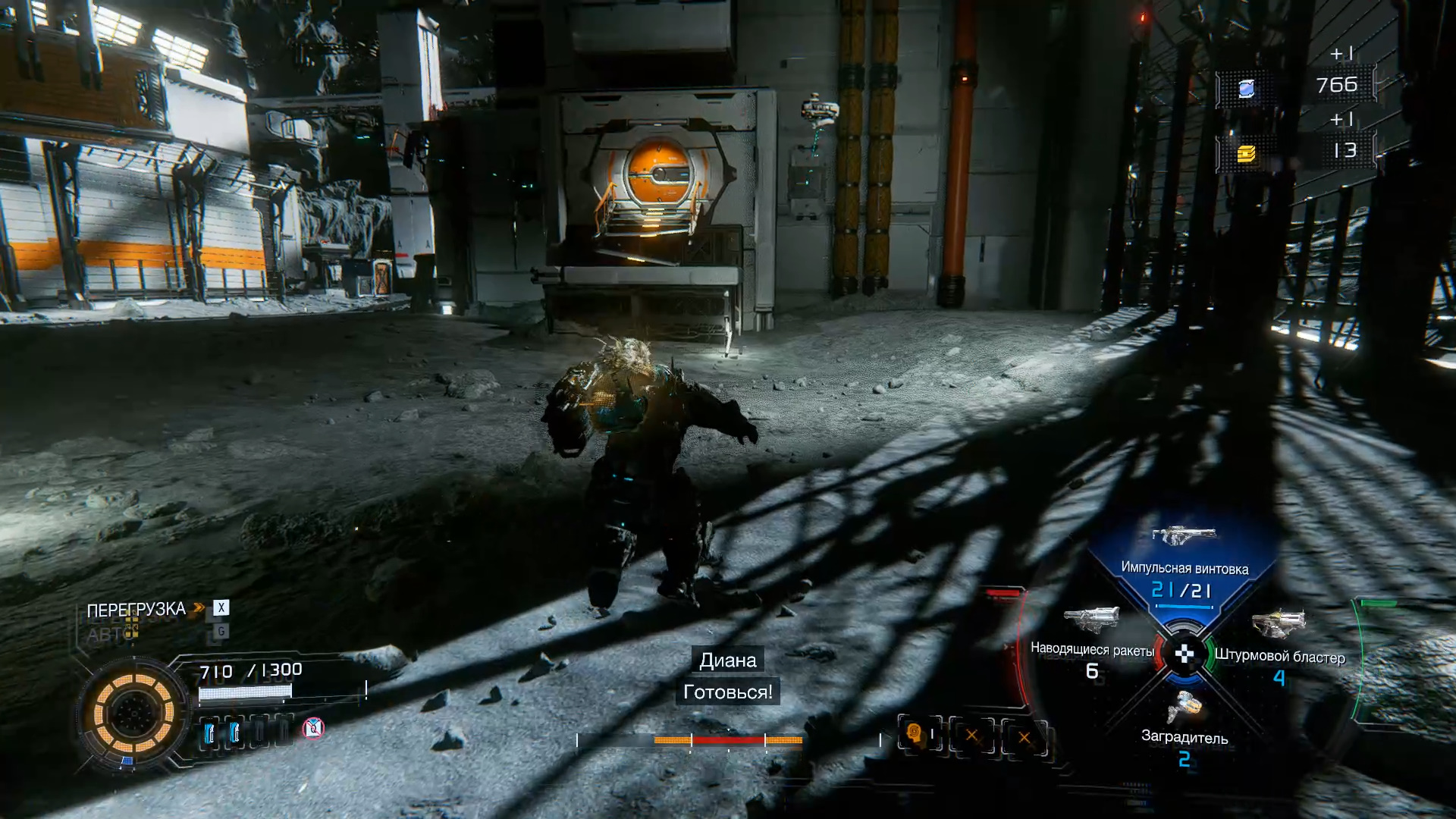Activate the orange head-spiral ability slot
The height and width of the screenshot is (819, 1456).
coord(914,734)
